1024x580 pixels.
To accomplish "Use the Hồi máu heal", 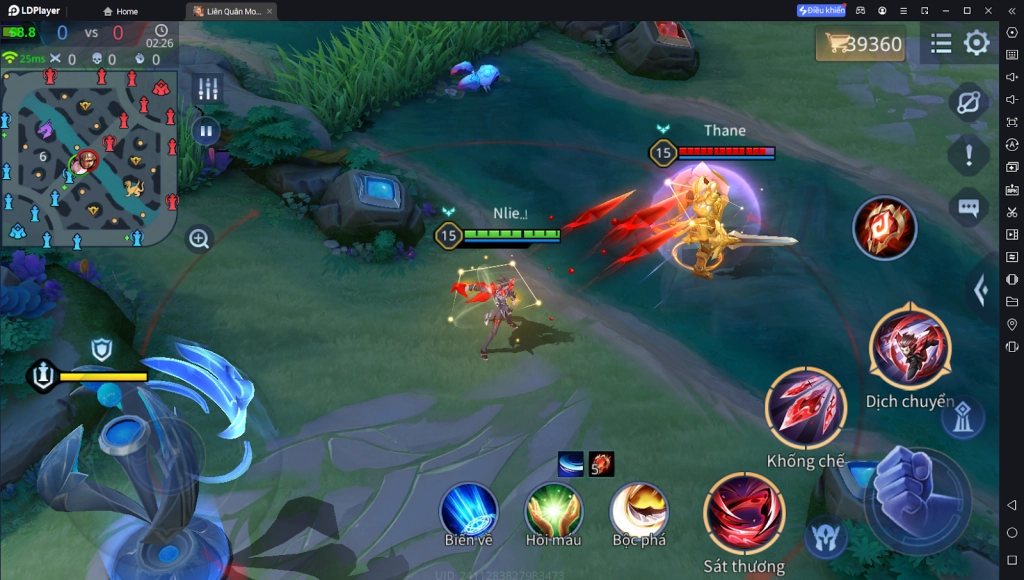I will [554, 509].
